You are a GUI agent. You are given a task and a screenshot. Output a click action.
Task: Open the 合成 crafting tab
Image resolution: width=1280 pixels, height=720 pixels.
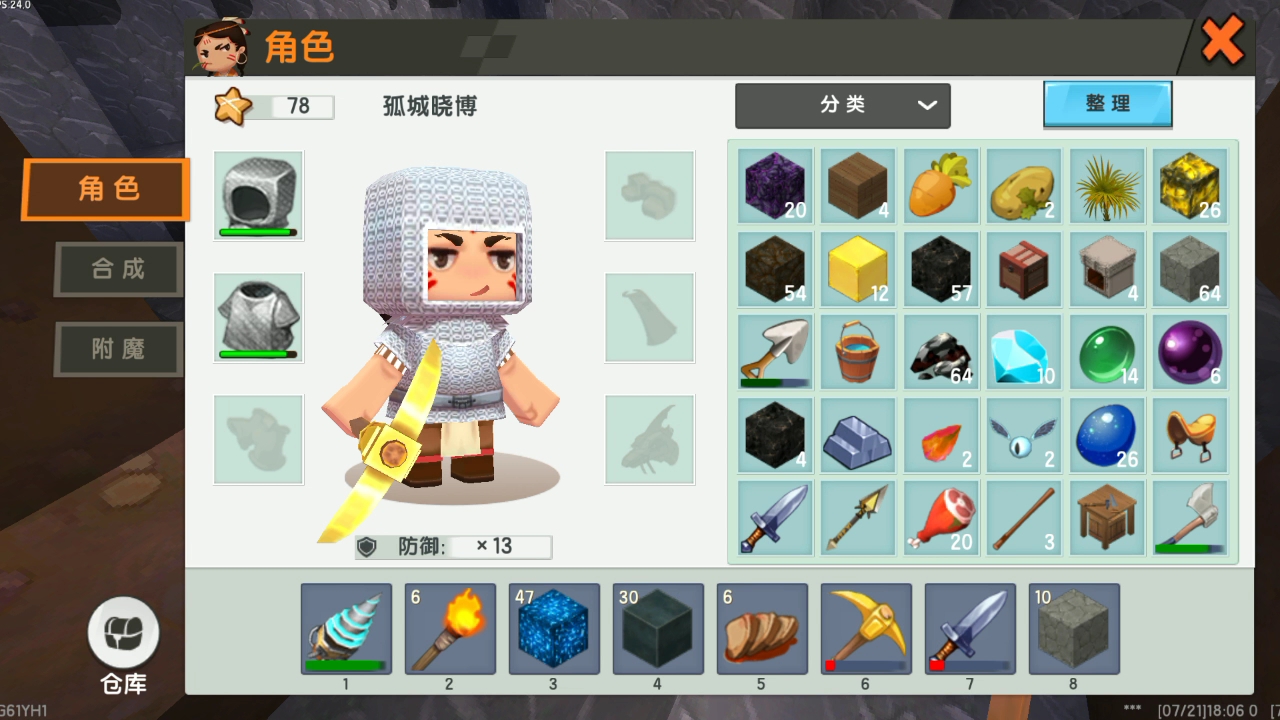[x=117, y=269]
